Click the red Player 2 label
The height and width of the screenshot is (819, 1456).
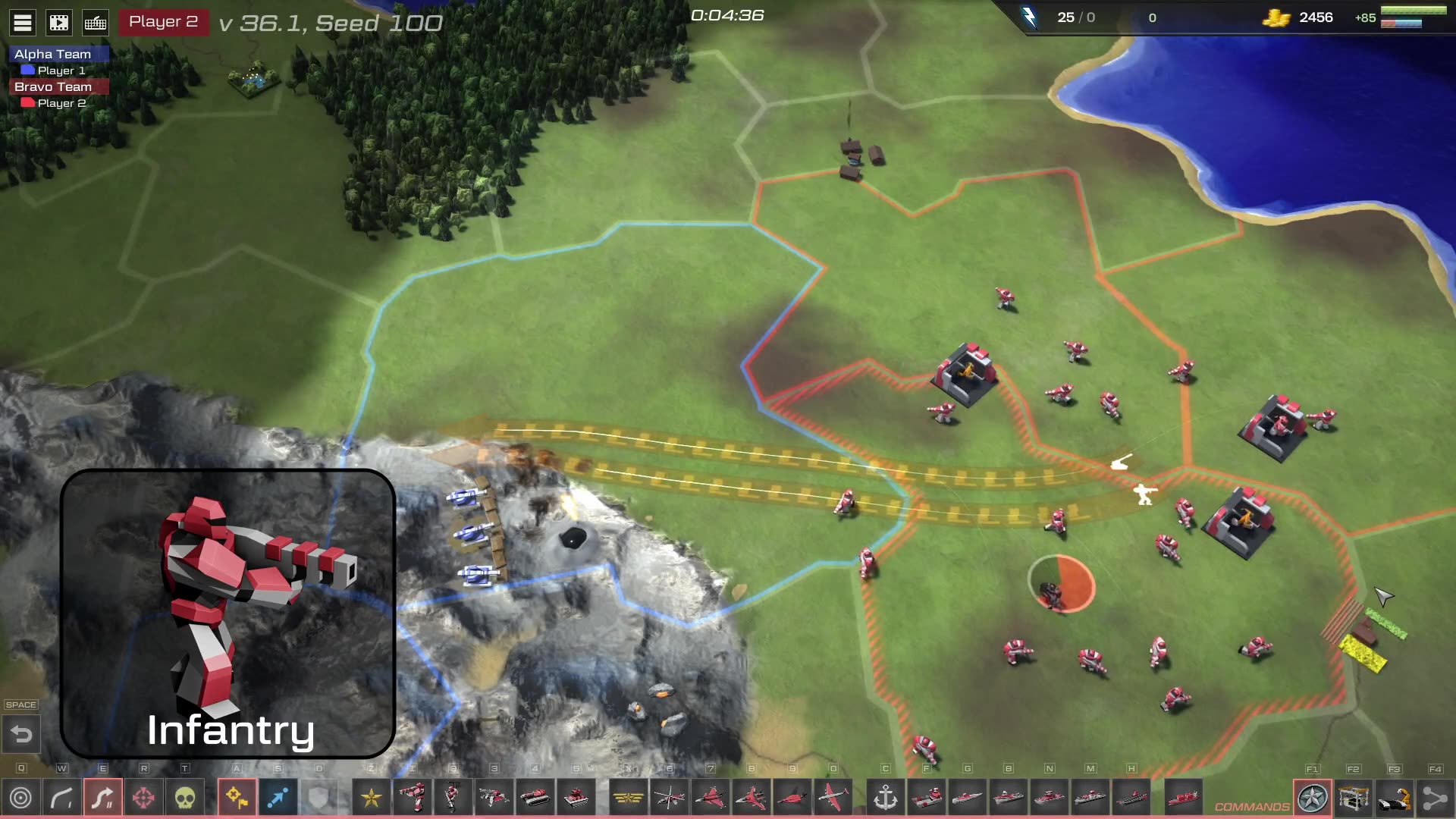[x=163, y=22]
